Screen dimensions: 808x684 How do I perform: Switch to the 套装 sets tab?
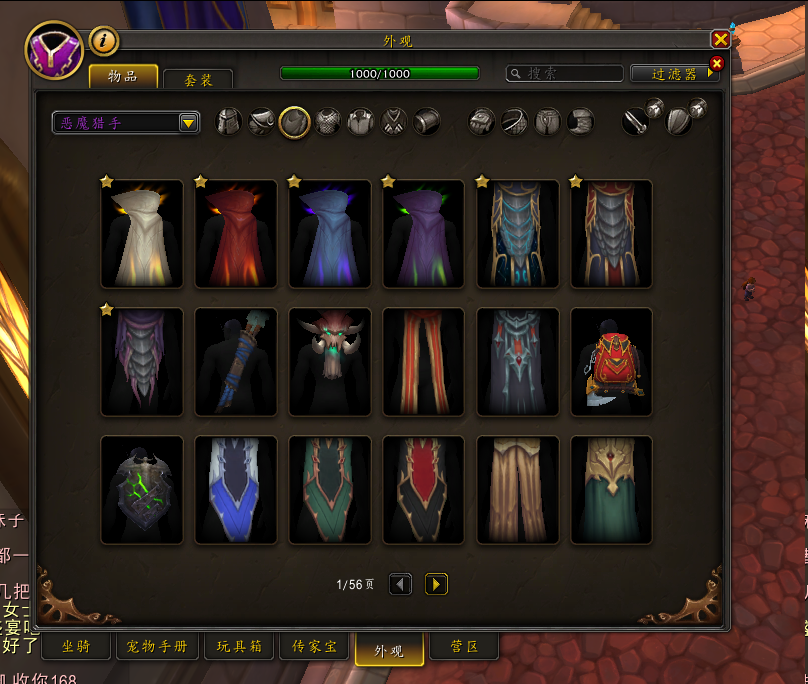198,80
